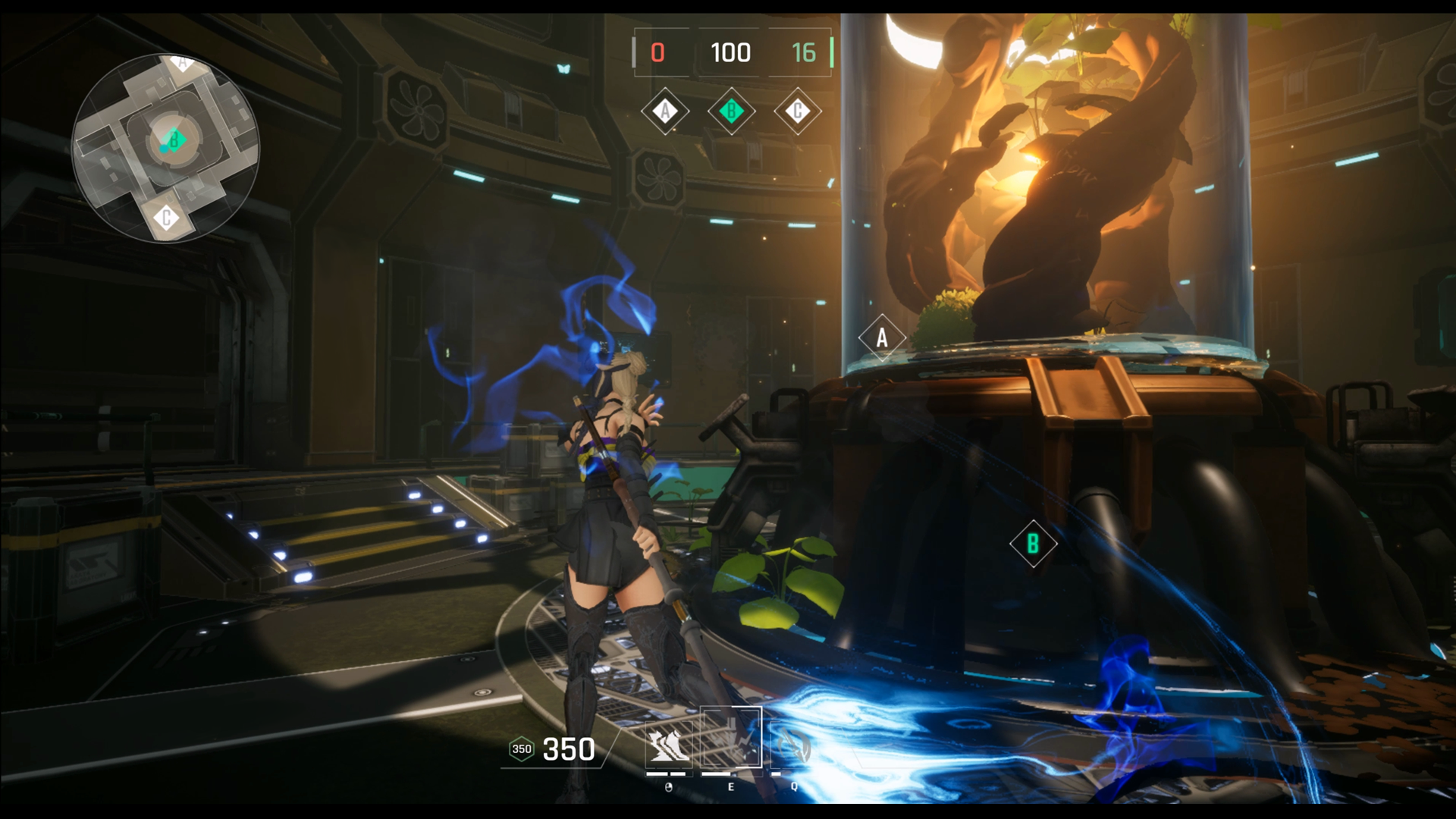
Task: Click the circular minimap
Action: 165,149
